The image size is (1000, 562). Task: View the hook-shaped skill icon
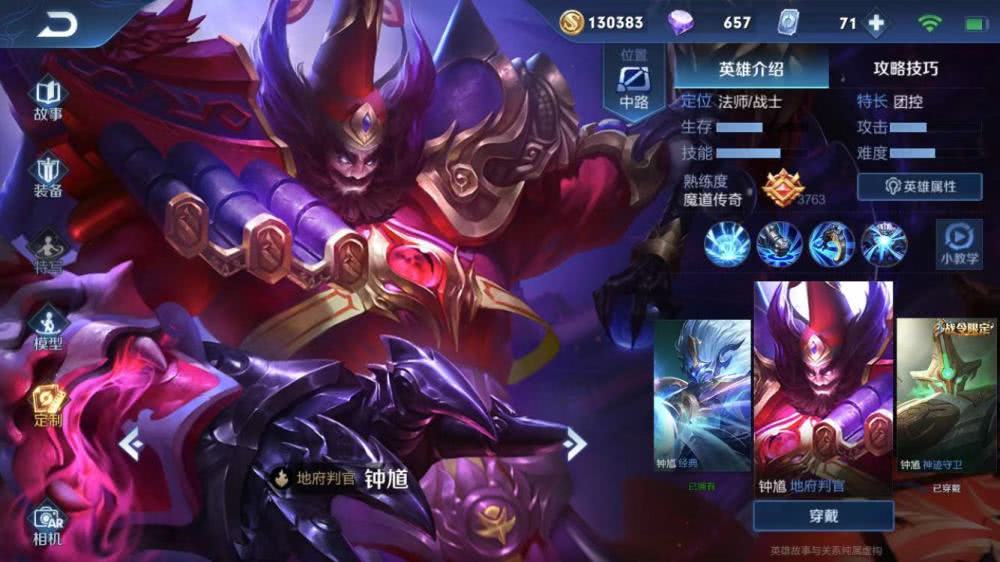pyautogui.click(x=831, y=244)
